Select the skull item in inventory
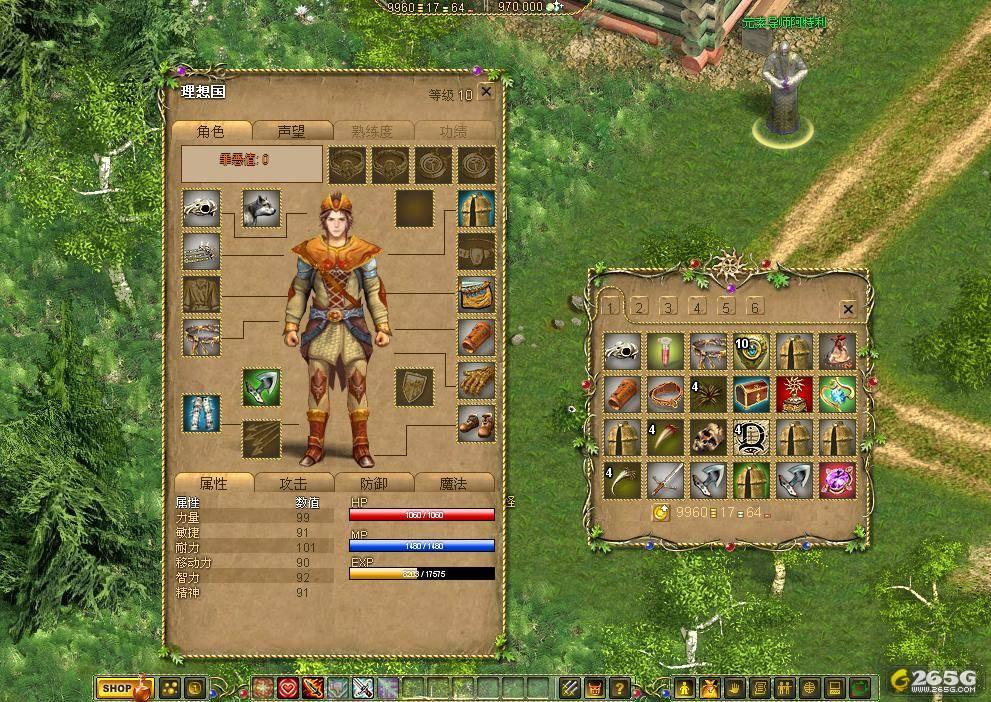 click(708, 437)
